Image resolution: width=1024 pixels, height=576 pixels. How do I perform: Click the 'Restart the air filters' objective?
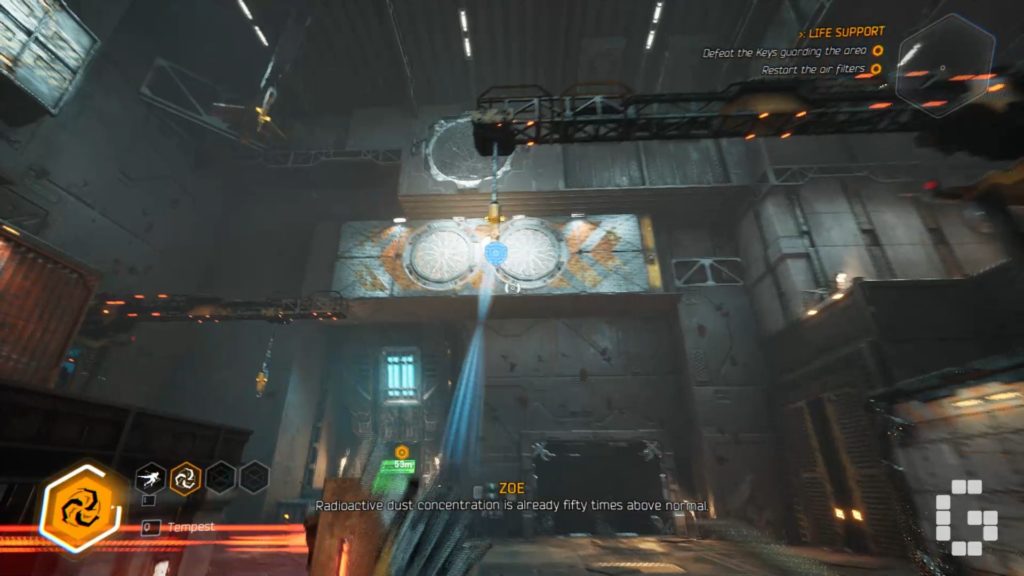[812, 70]
